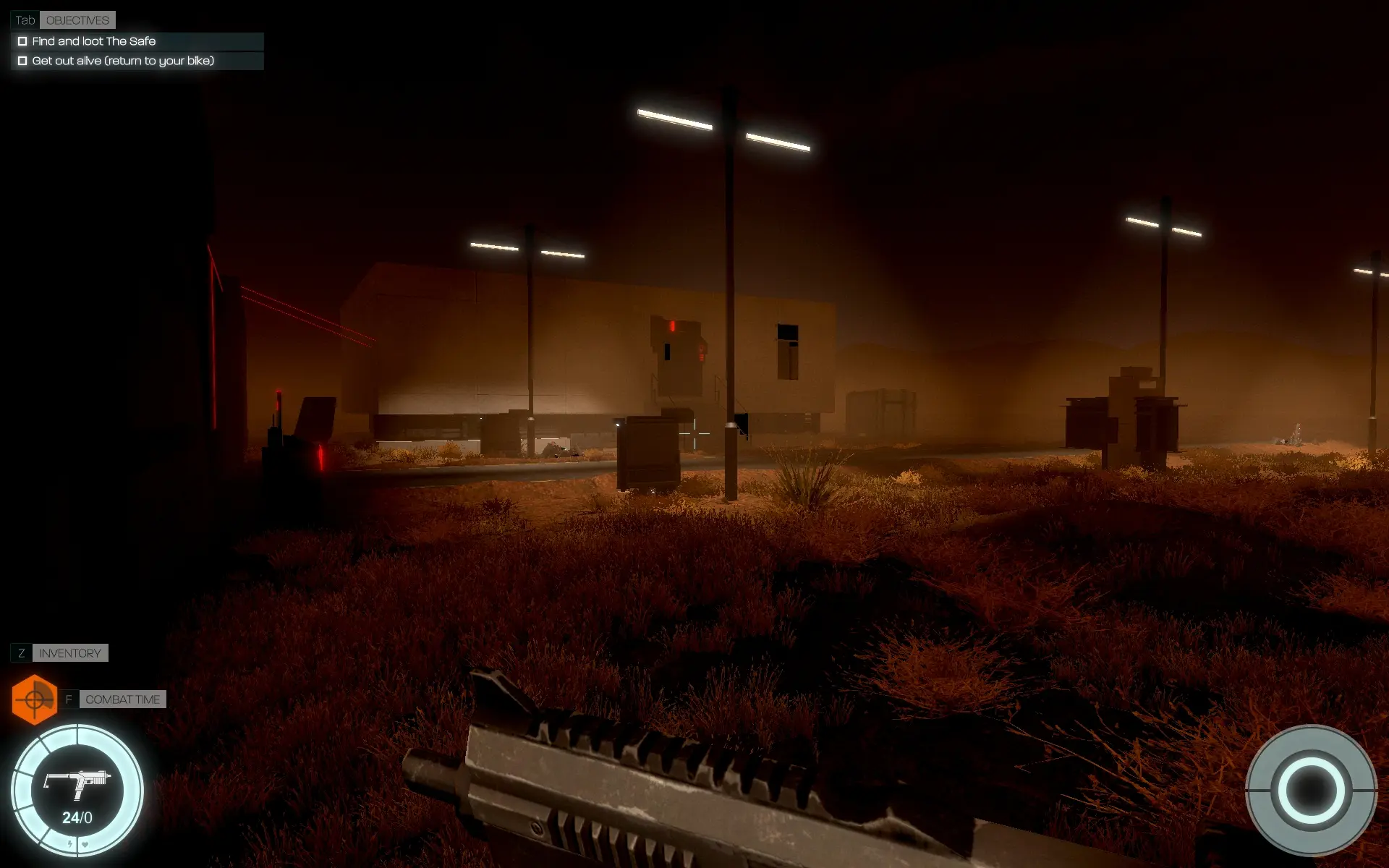This screenshot has height=868, width=1389.
Task: Click the circular ability gauge with glowing ring
Action: pyautogui.click(x=1311, y=791)
